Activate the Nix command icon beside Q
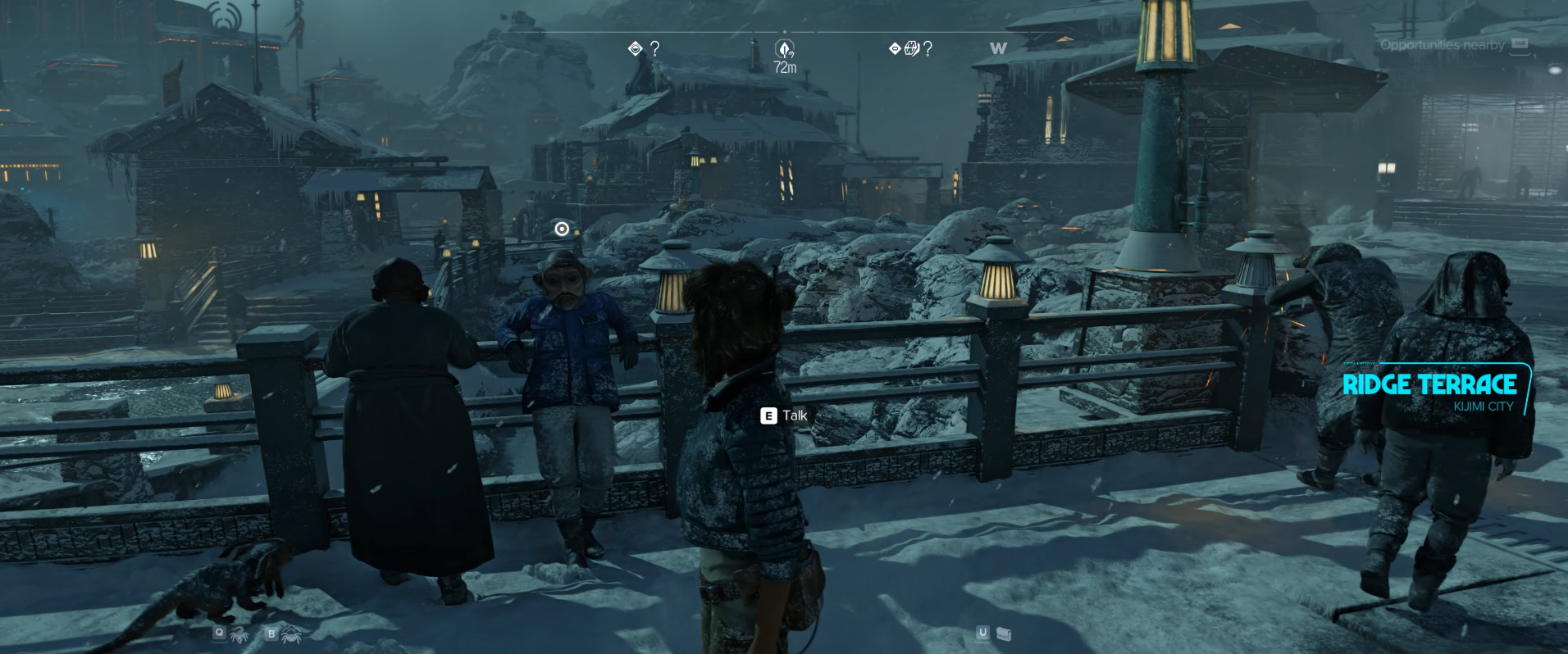 point(239,634)
